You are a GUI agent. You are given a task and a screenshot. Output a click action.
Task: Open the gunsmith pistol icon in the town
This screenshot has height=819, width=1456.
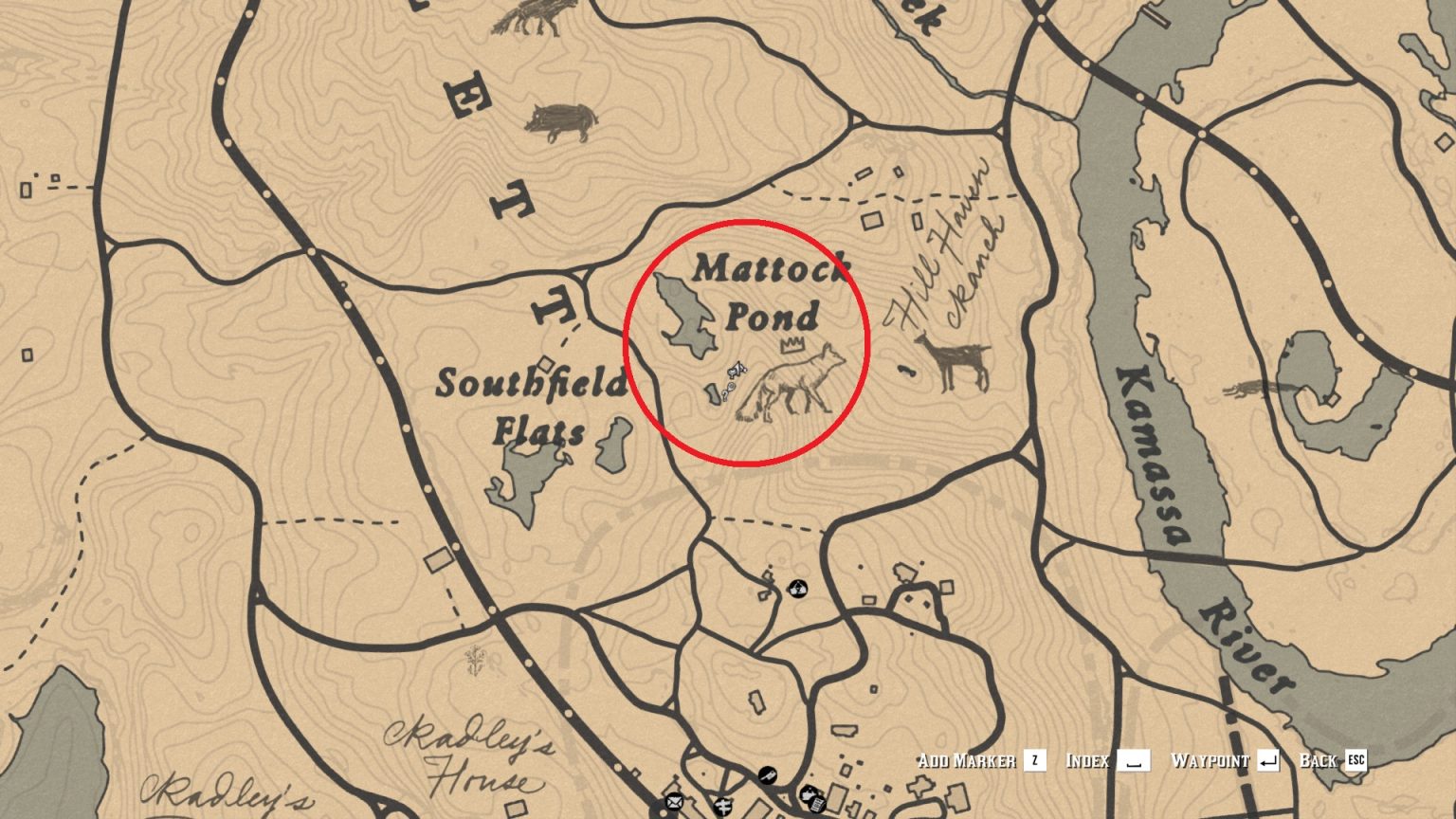coord(768,775)
